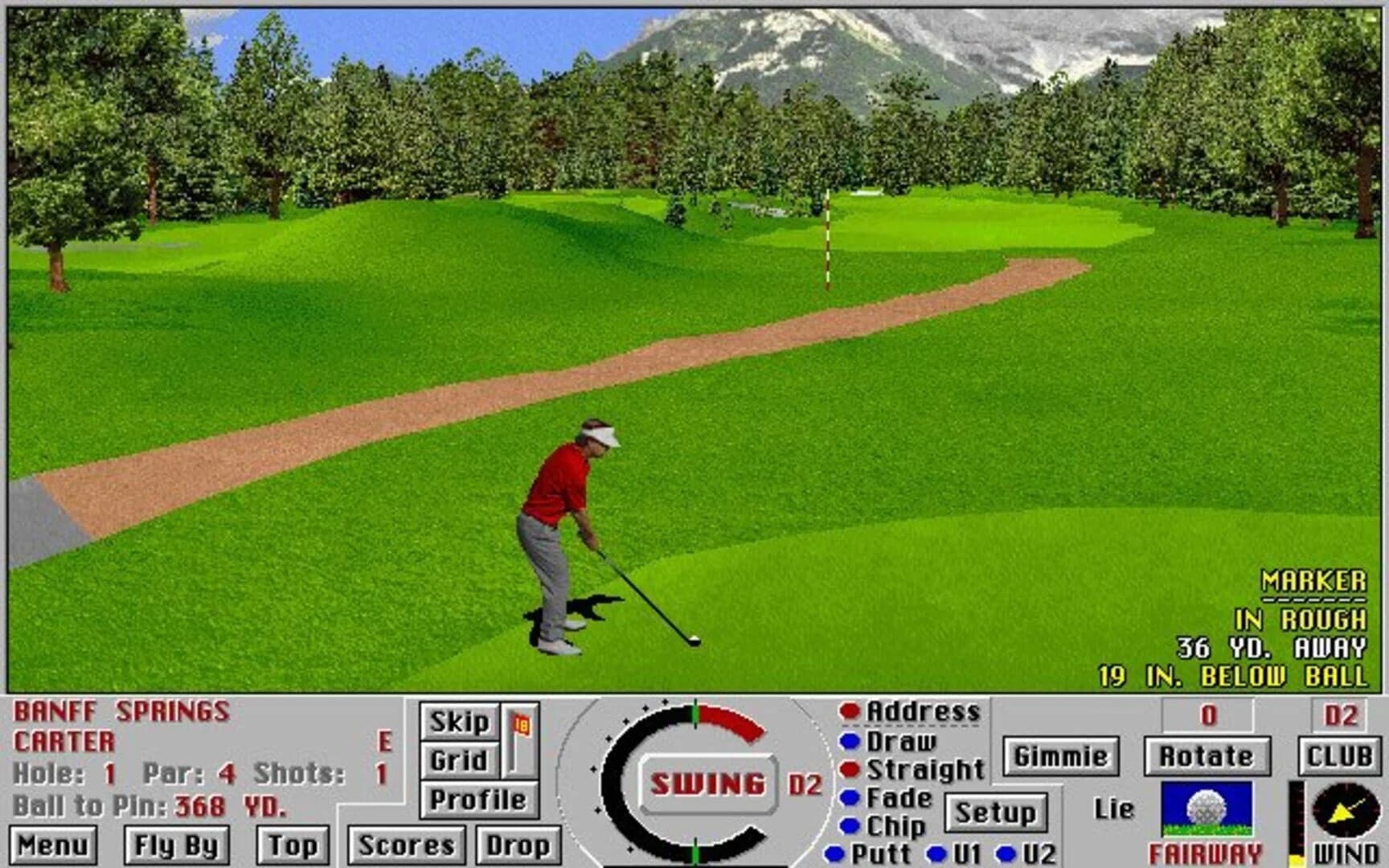Screen dimensions: 1389x868
Task: Watch the Fly By of the hole
Action: (178, 844)
